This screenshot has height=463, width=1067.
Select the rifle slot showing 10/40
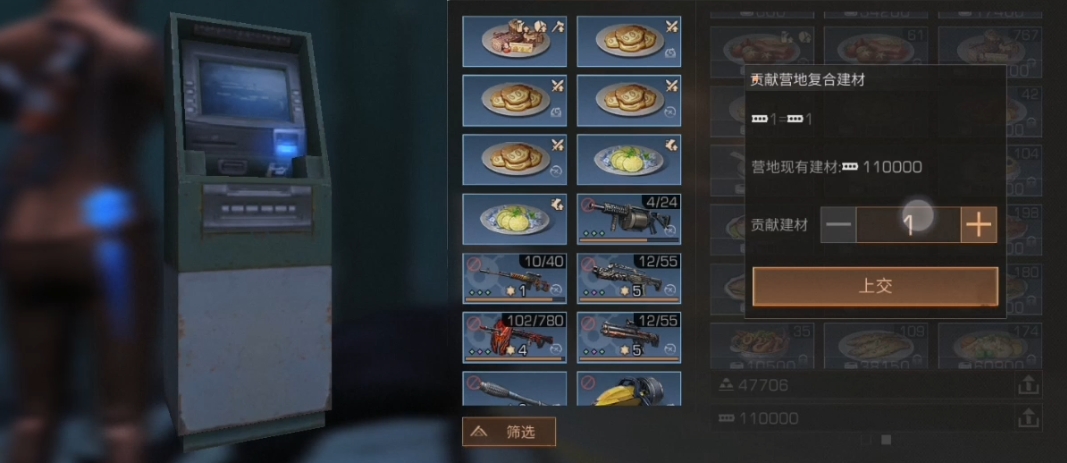click(514, 279)
